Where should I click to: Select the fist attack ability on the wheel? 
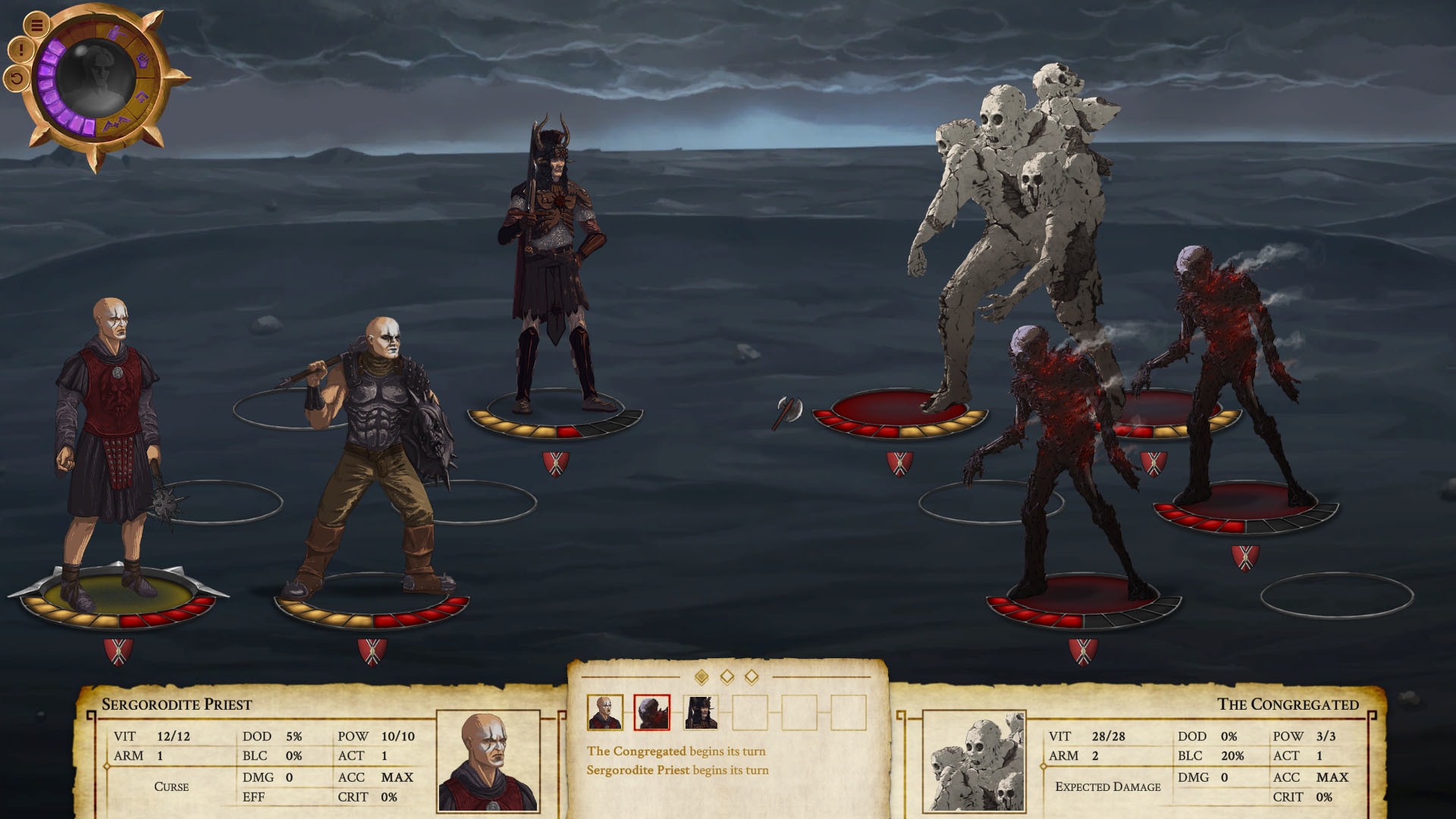point(144,61)
